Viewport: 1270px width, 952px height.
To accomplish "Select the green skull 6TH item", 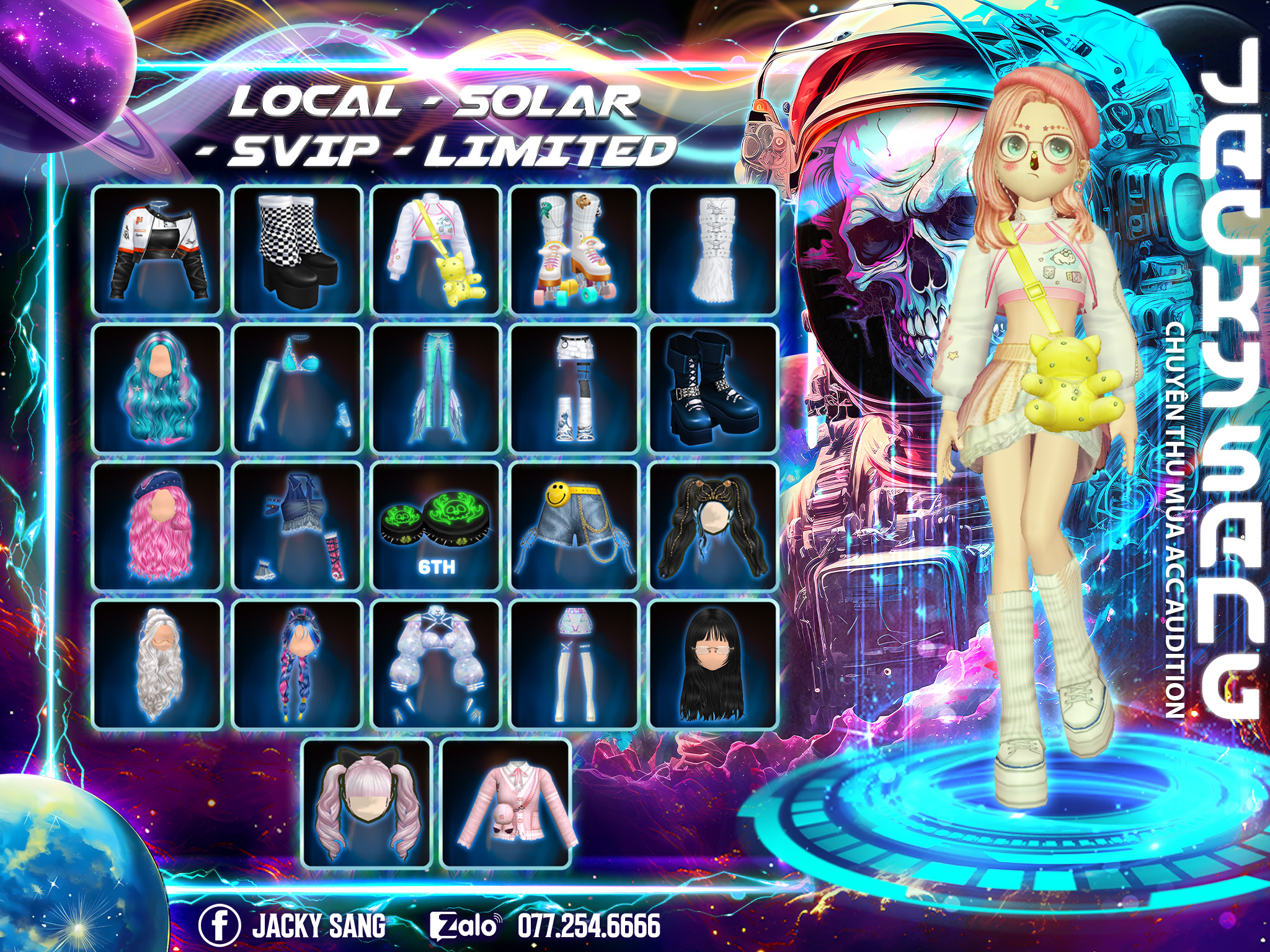I will click(436, 527).
